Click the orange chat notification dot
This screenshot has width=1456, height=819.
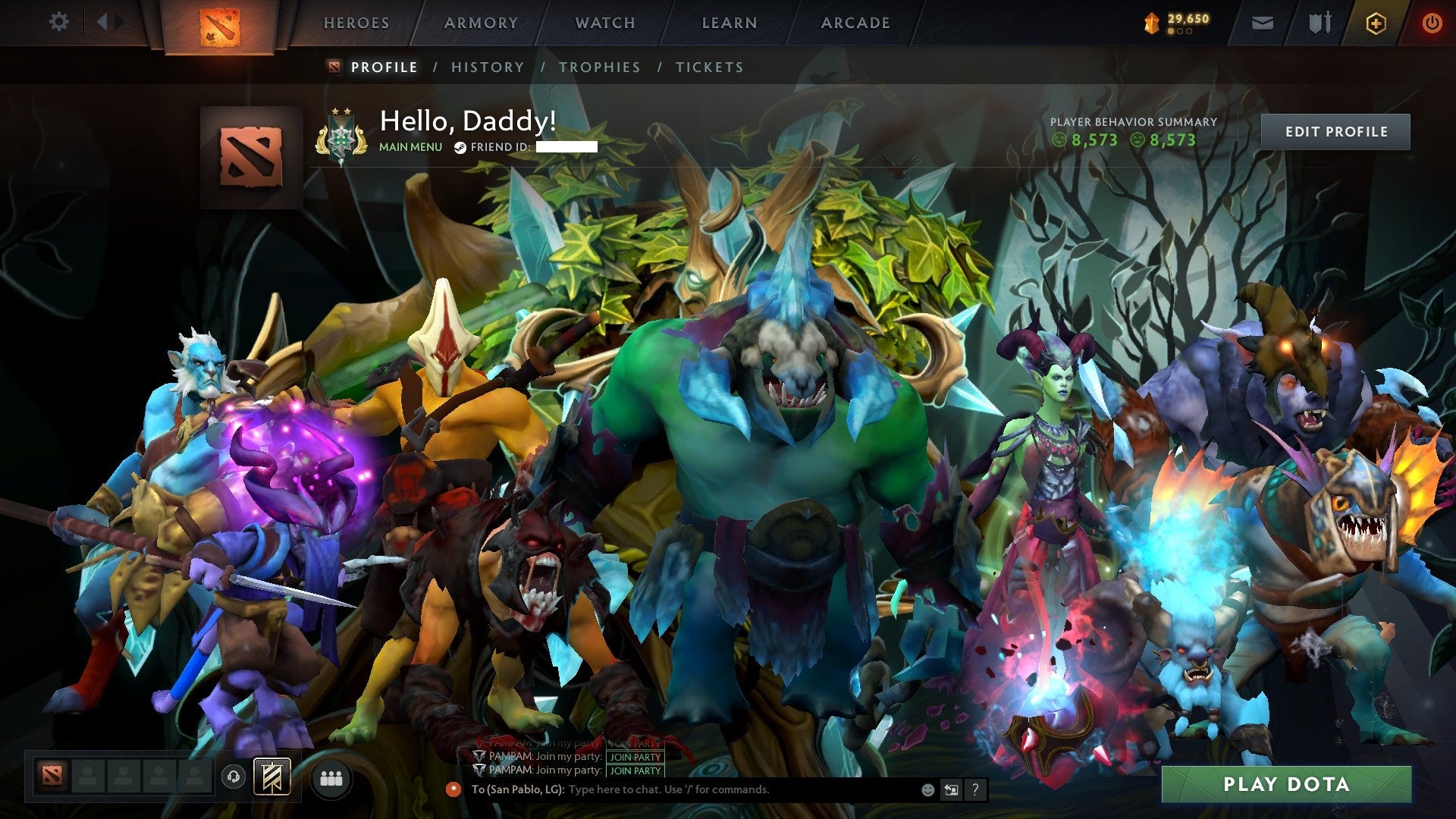click(454, 790)
